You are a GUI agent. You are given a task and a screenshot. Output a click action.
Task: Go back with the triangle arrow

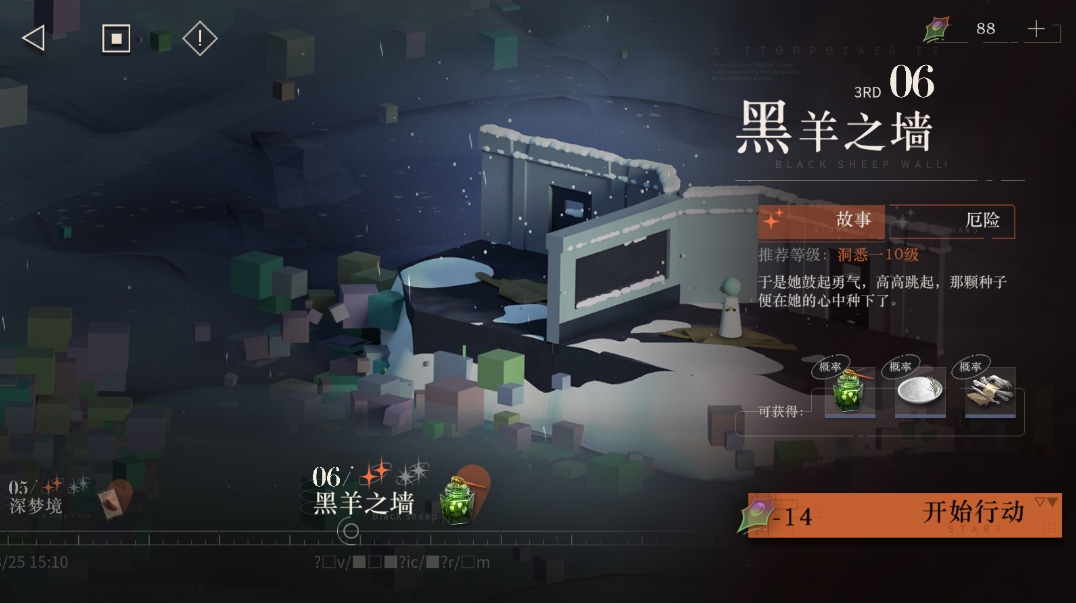(x=33, y=38)
